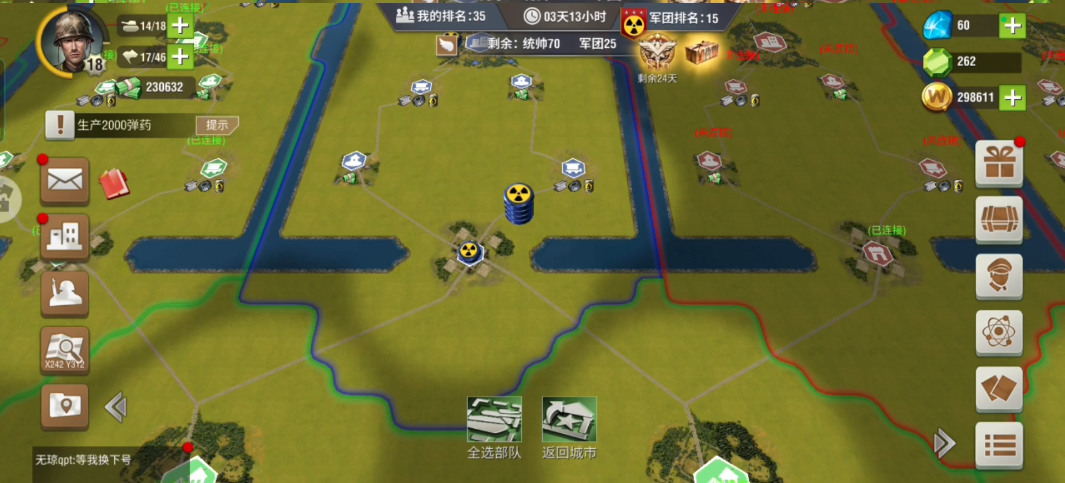Viewport: 1065px width, 483px height.
Task: Open the officer head menu
Action: coord(999,276)
